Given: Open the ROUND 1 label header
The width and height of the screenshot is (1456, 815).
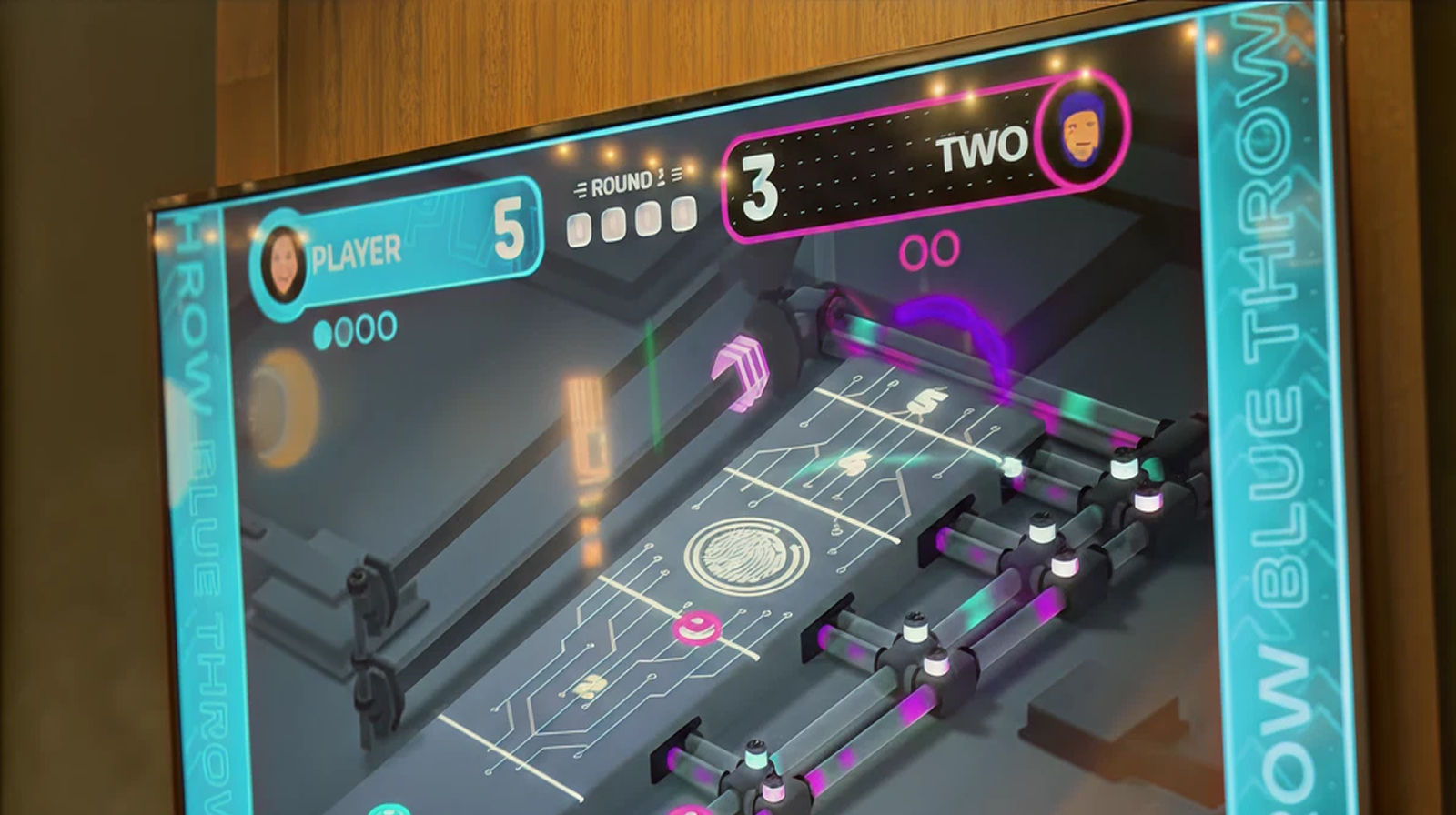Looking at the screenshot, I should [x=623, y=182].
